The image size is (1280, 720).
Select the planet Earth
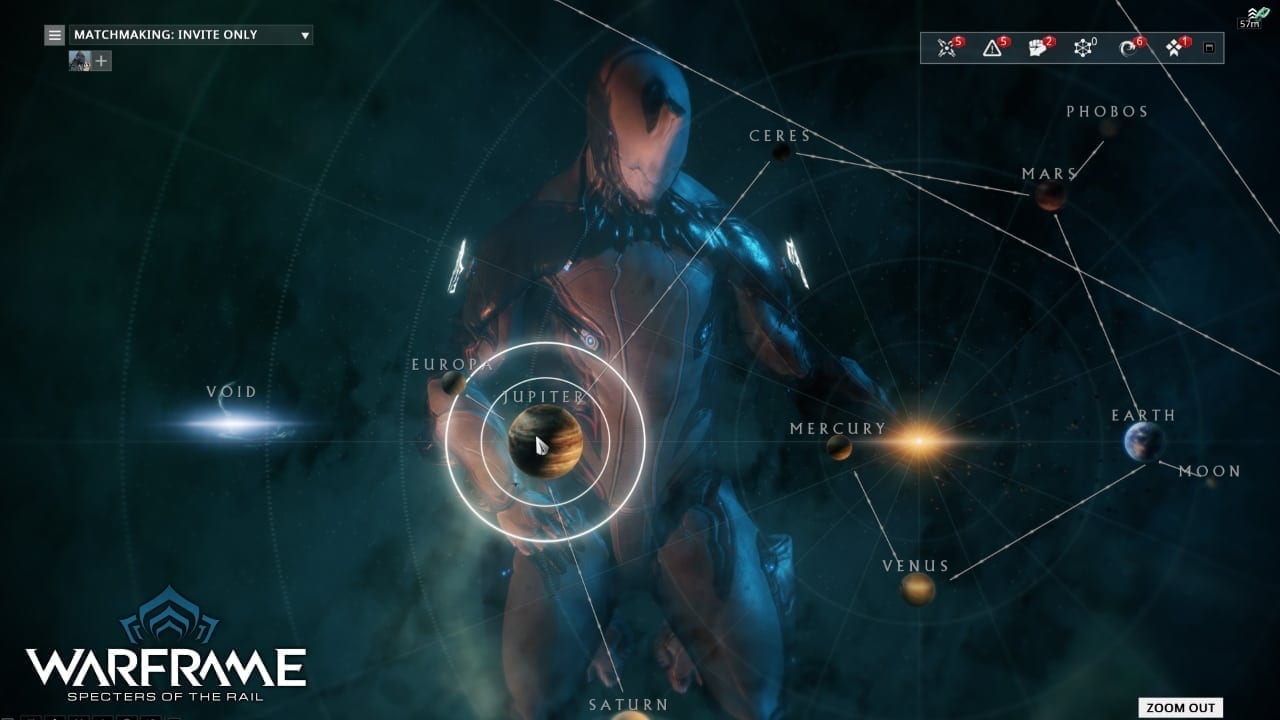[x=1144, y=441]
